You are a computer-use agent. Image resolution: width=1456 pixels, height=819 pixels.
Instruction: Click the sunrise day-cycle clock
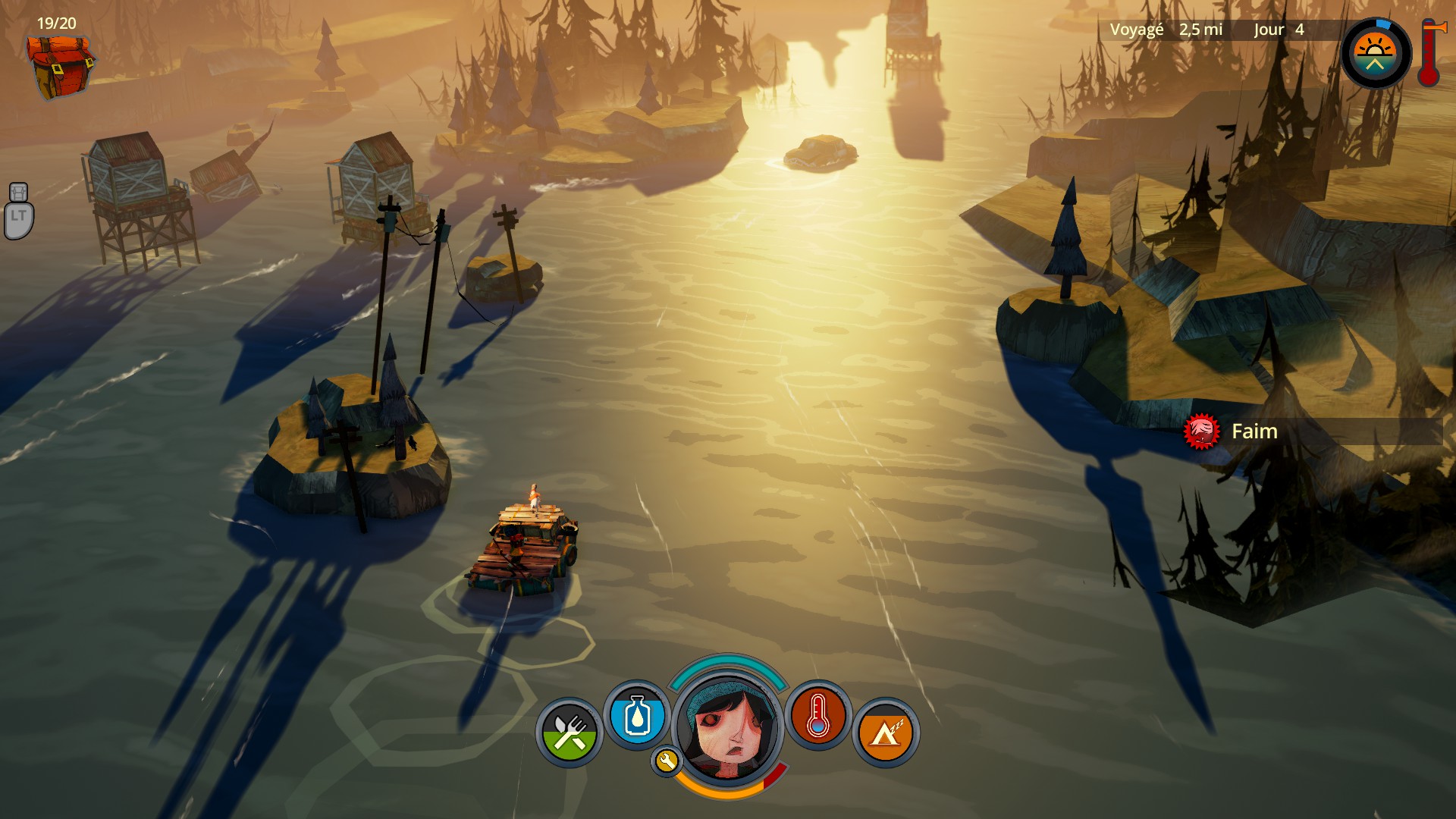pos(1376,54)
